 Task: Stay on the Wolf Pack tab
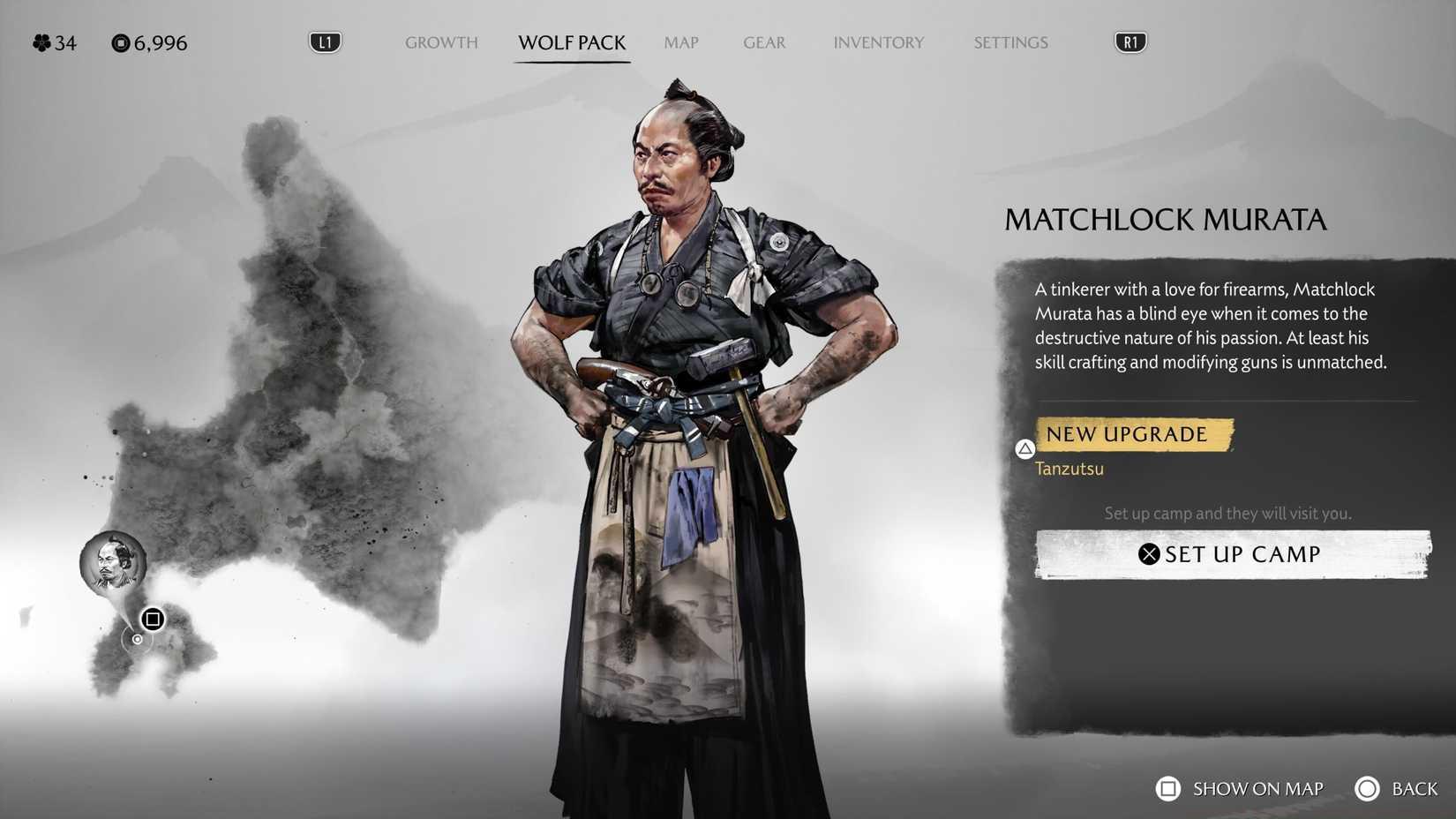tap(572, 42)
